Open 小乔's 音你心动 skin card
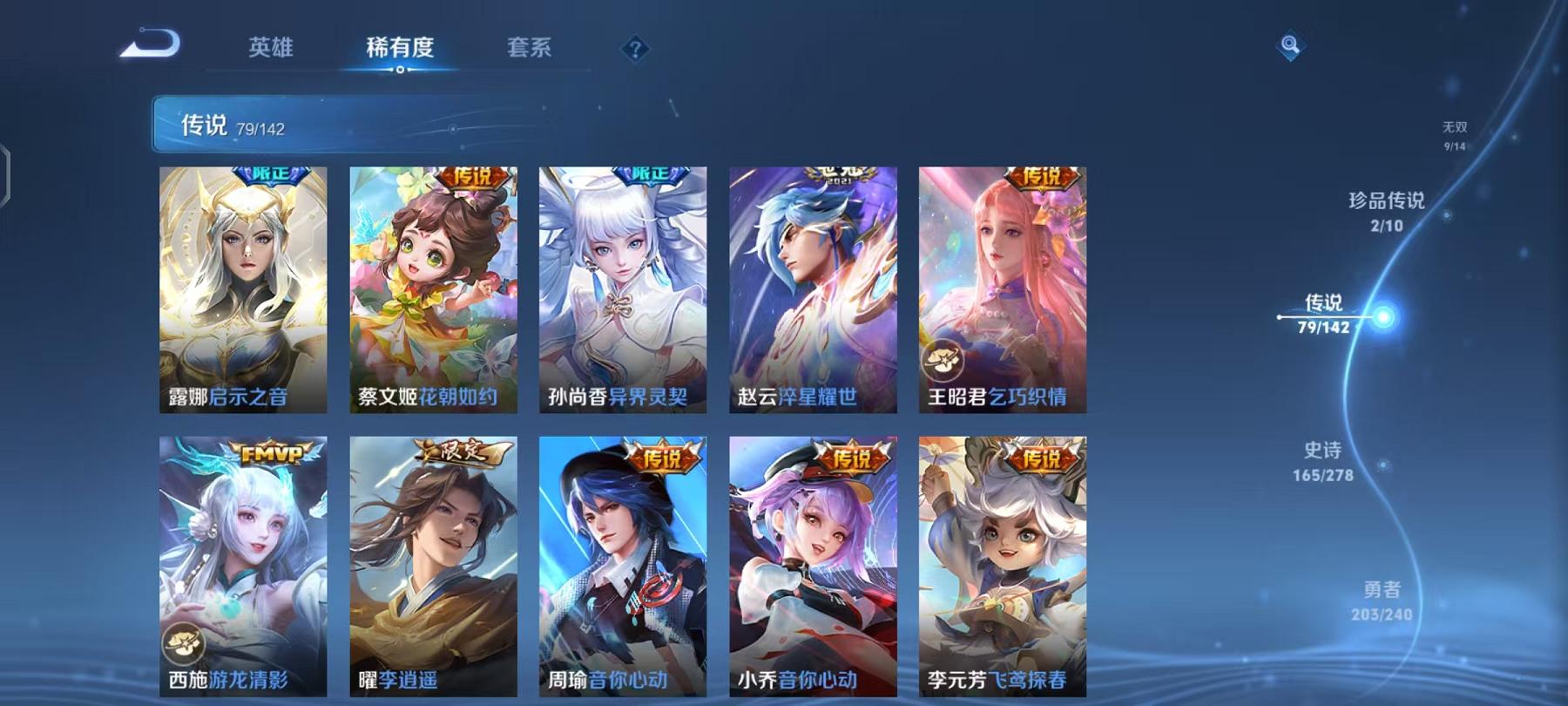Image resolution: width=1568 pixels, height=706 pixels. click(x=808, y=567)
